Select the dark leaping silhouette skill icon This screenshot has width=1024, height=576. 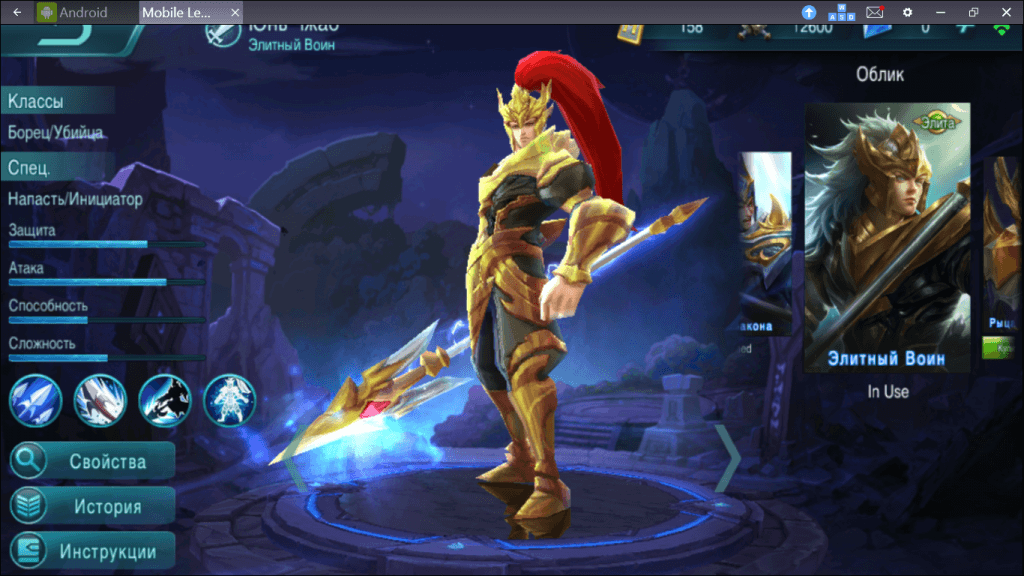click(165, 400)
